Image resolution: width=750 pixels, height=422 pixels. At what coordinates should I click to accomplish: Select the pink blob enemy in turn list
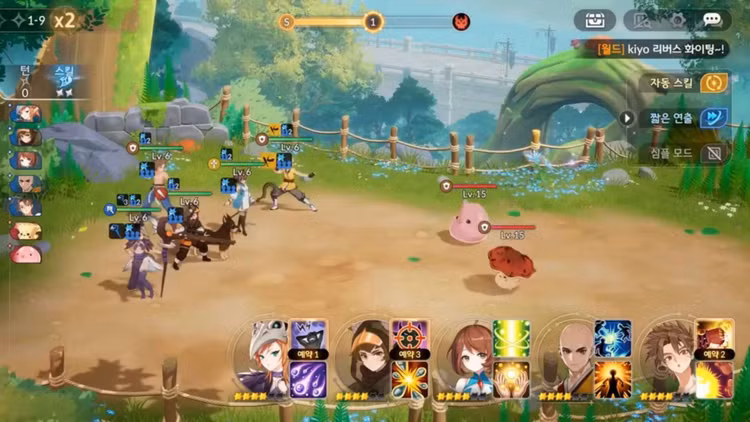click(x=24, y=254)
